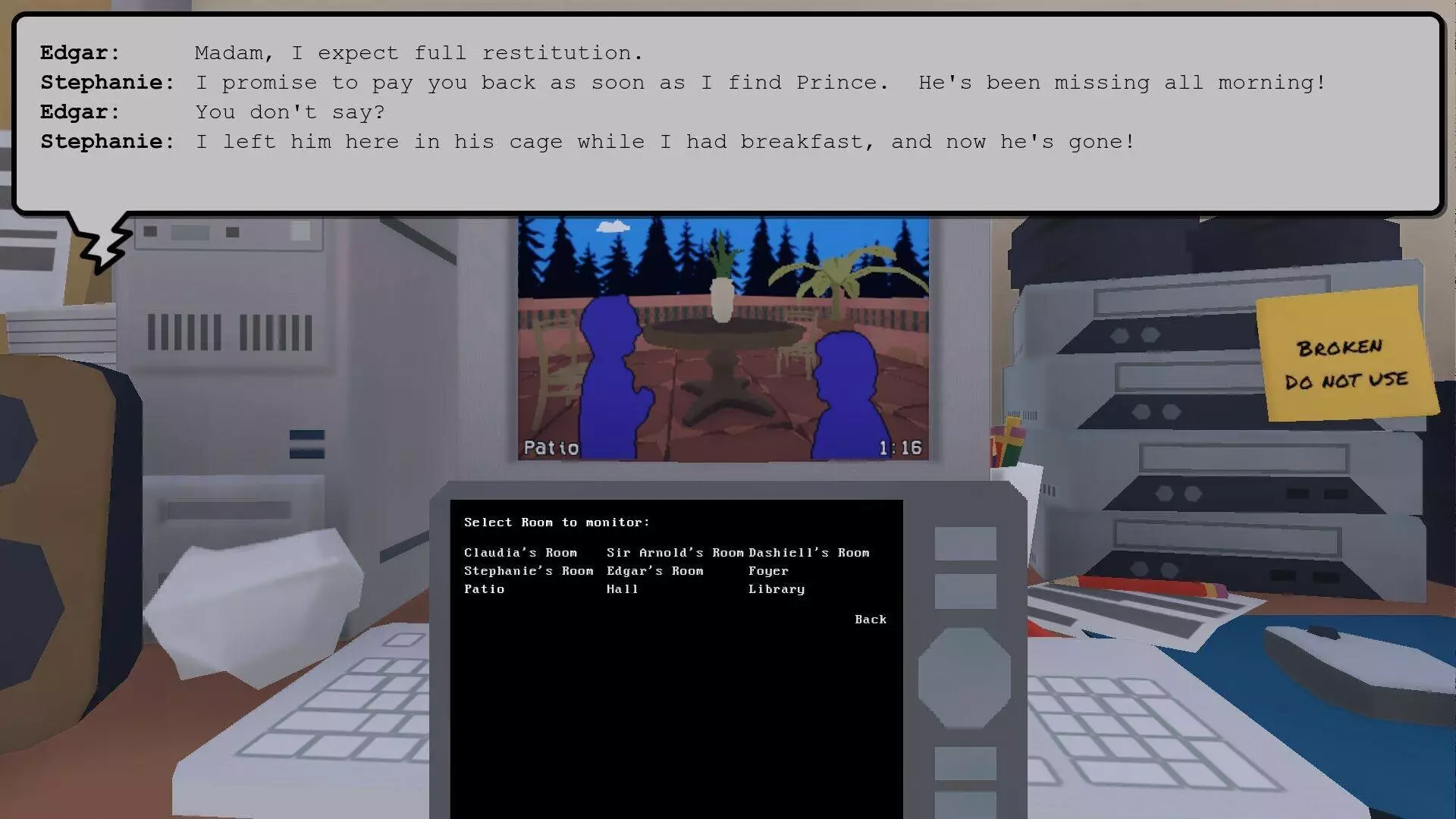Viewport: 1456px width, 819px height.
Task: Select the Hall feed
Action: (x=623, y=588)
